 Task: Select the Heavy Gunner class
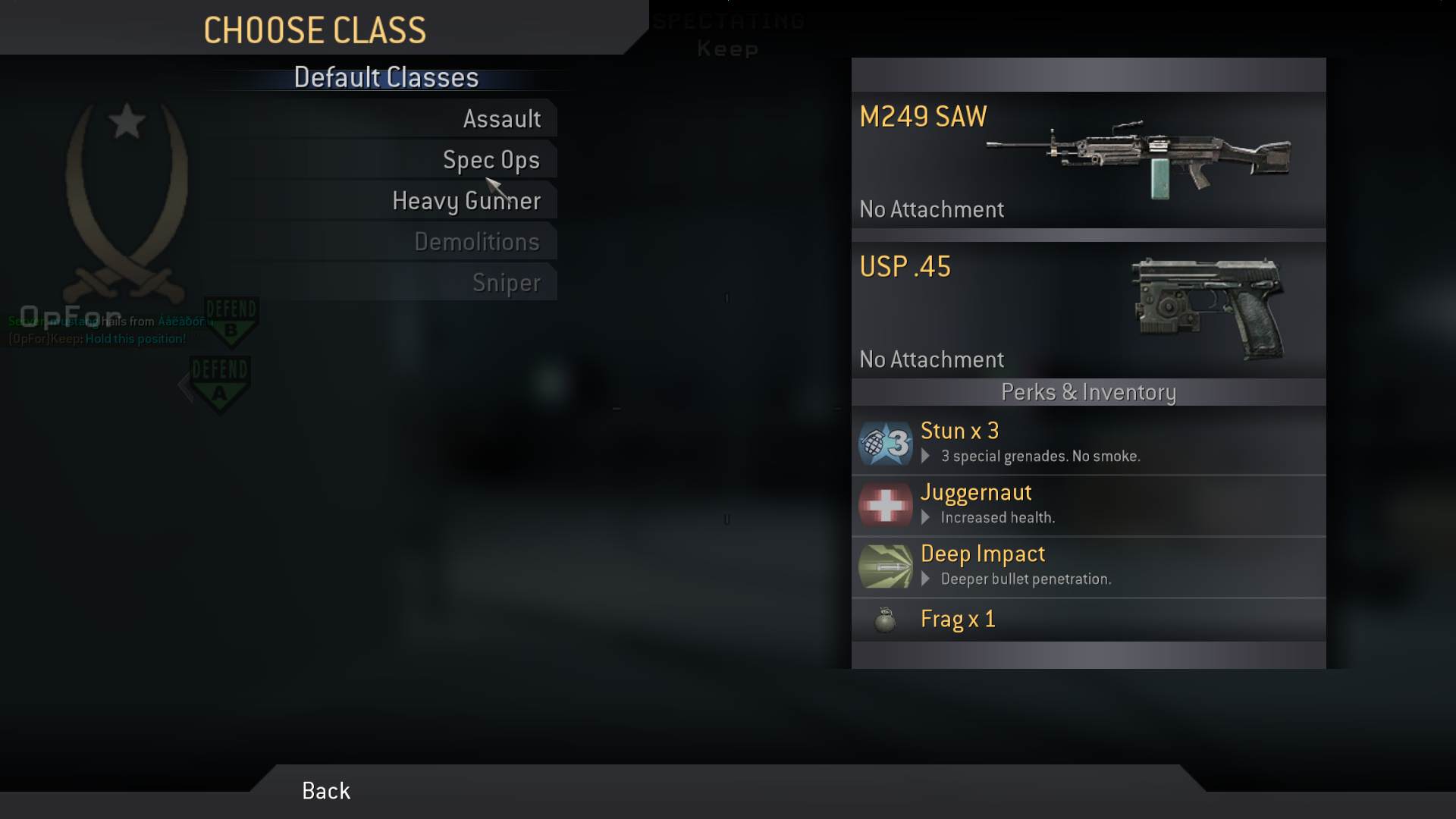tap(466, 199)
